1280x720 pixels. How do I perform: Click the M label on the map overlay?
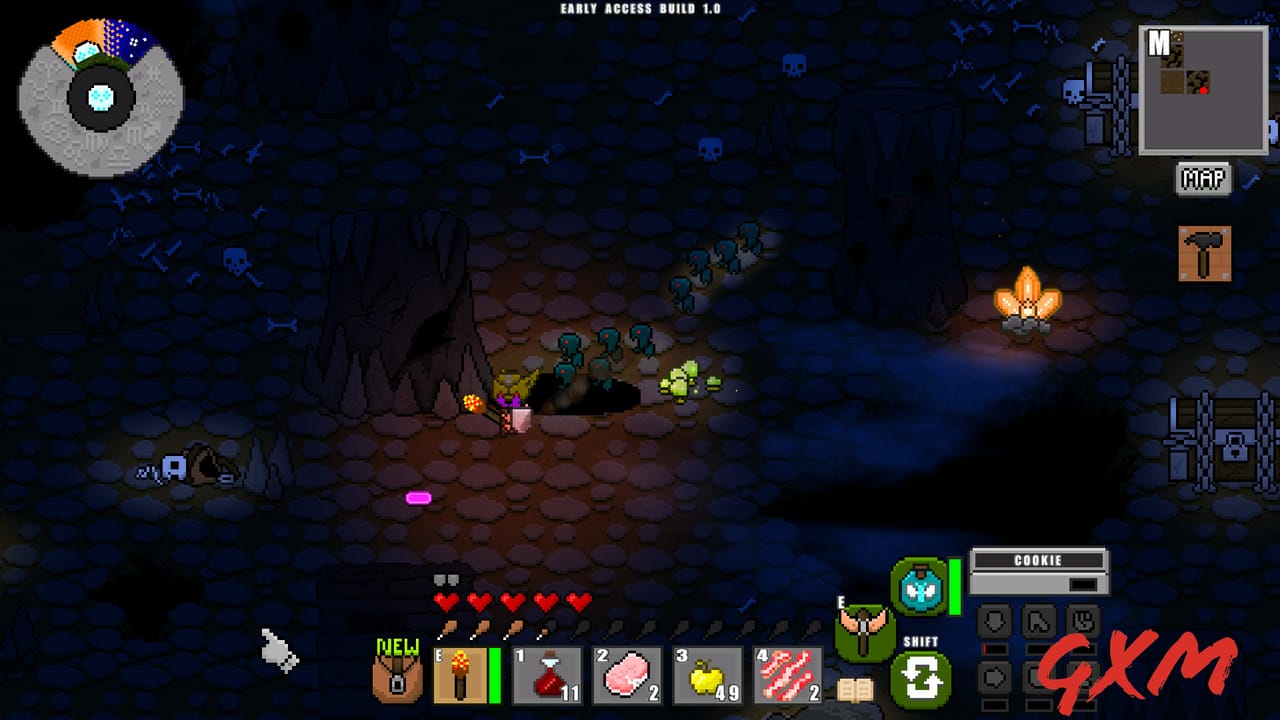(1157, 42)
